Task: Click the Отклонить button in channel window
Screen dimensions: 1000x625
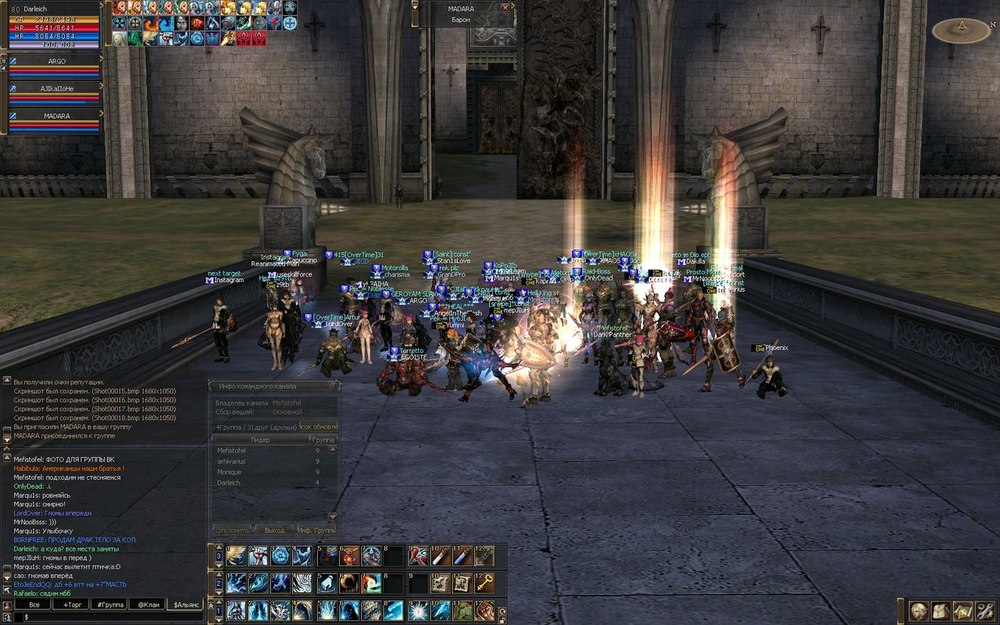Action: [x=233, y=529]
